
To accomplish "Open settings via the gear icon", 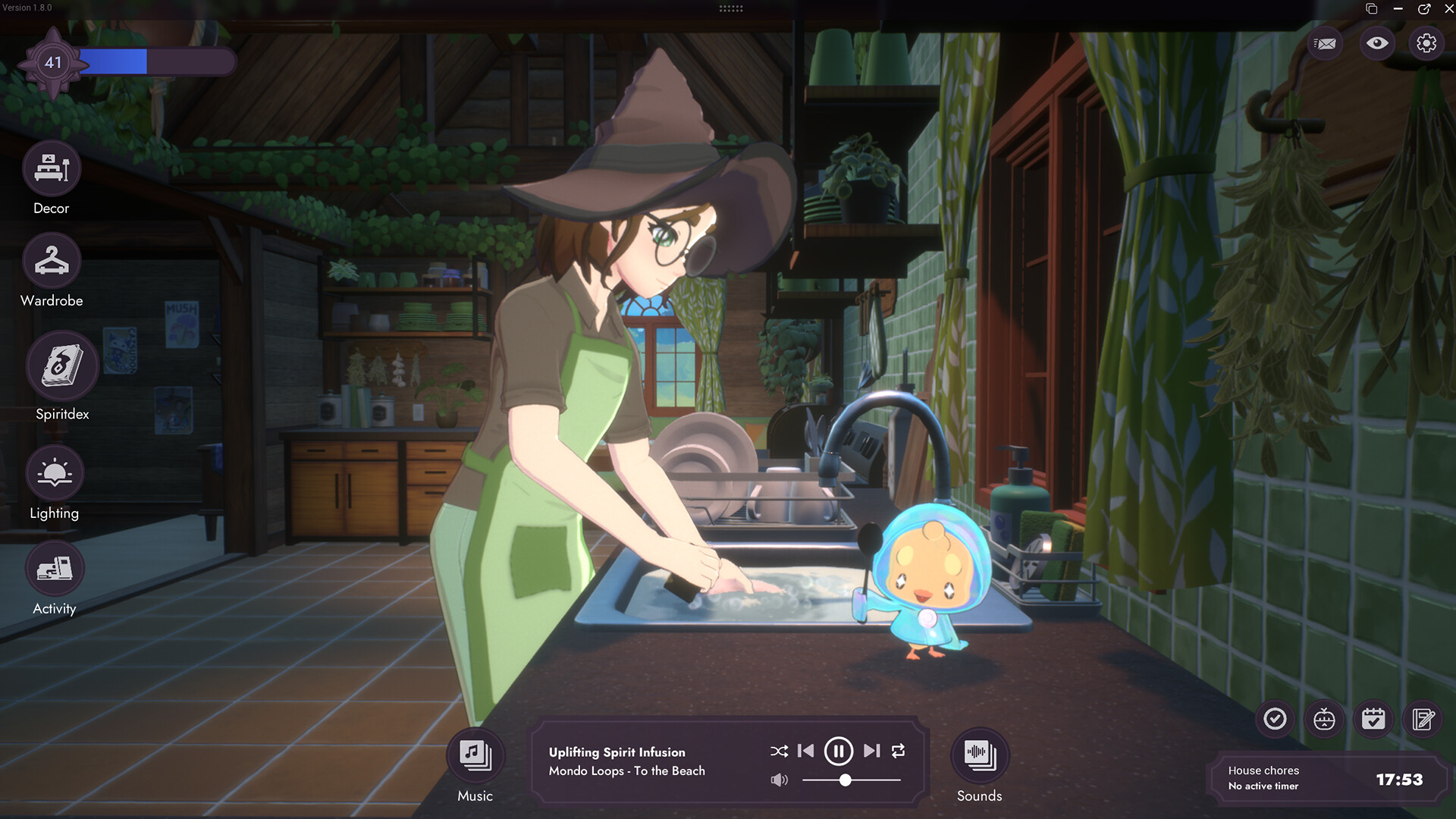I will click(1426, 43).
